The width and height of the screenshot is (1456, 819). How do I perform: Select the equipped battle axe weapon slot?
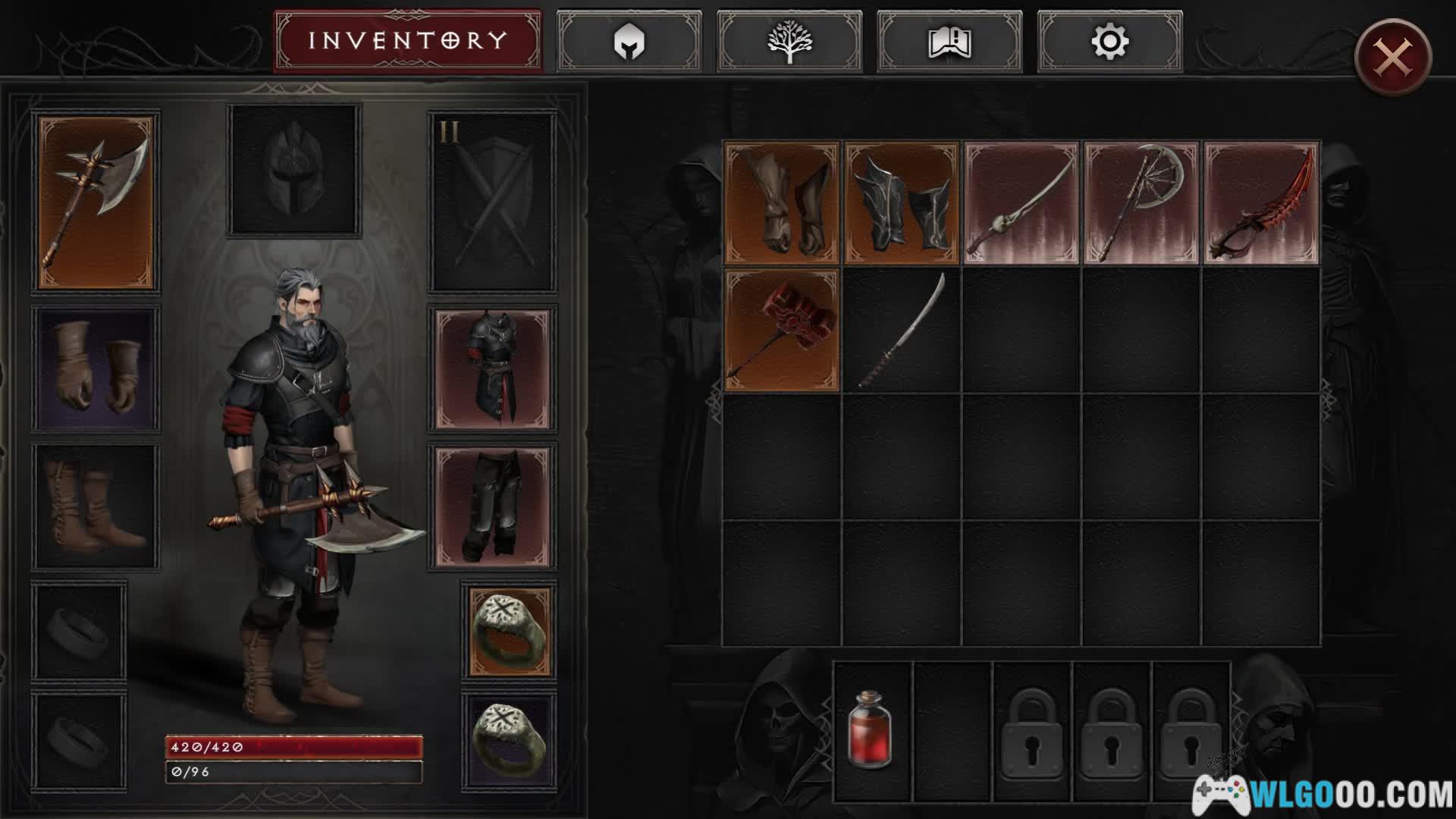click(x=96, y=202)
